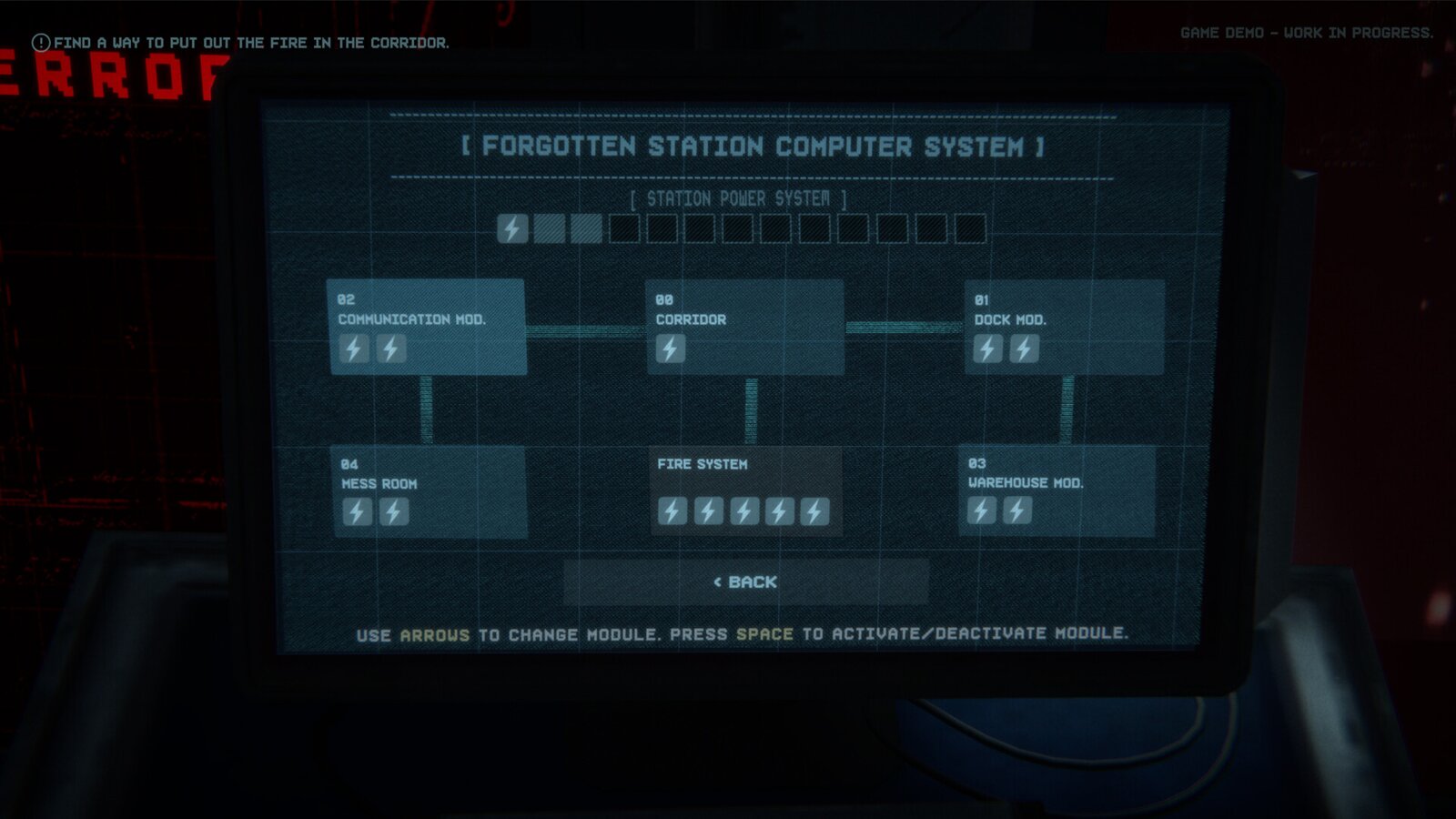Click the second lightning icon of Communication Mod
The image size is (1456, 819).
click(x=389, y=349)
